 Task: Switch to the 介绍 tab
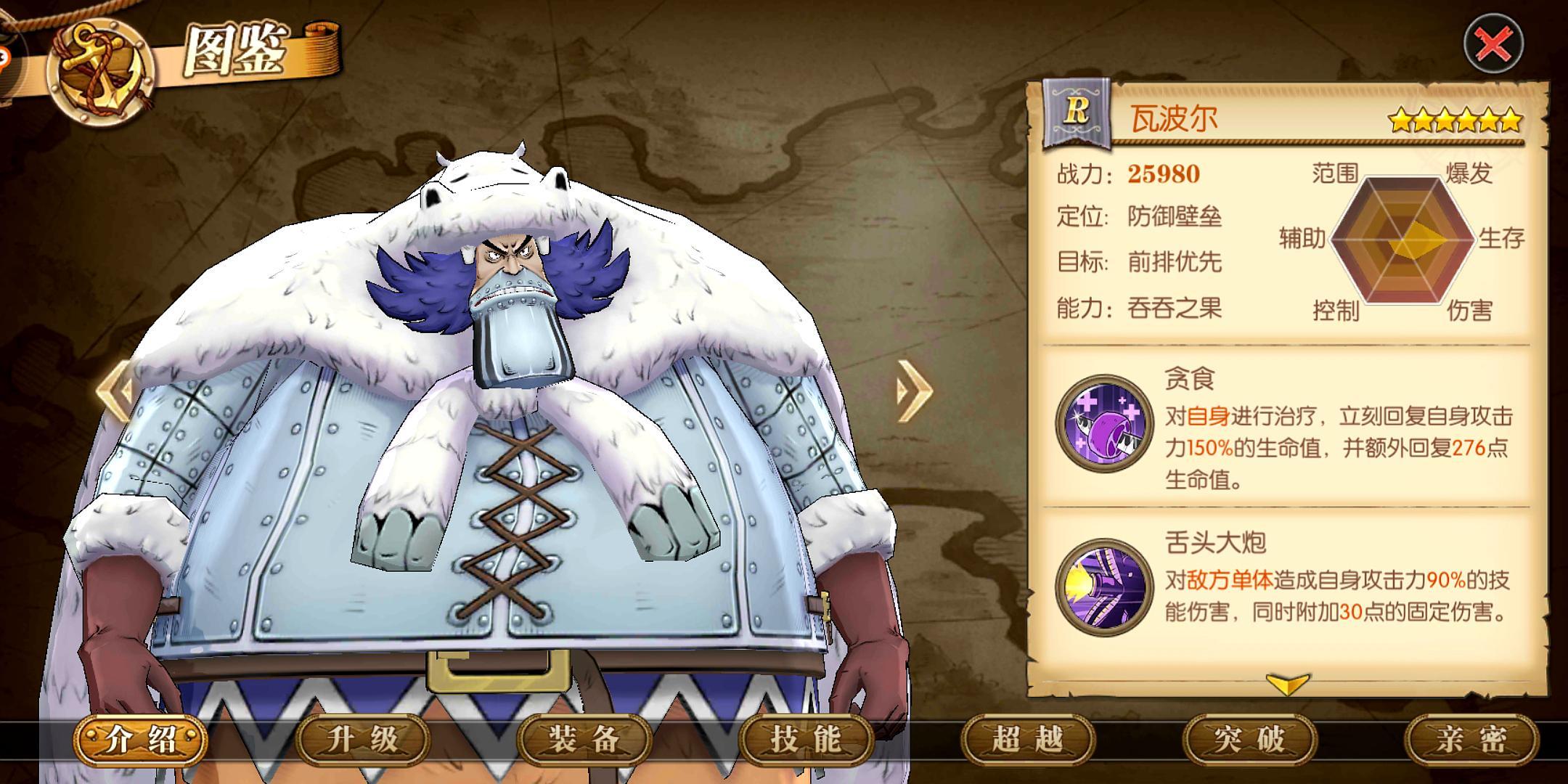coord(141,740)
